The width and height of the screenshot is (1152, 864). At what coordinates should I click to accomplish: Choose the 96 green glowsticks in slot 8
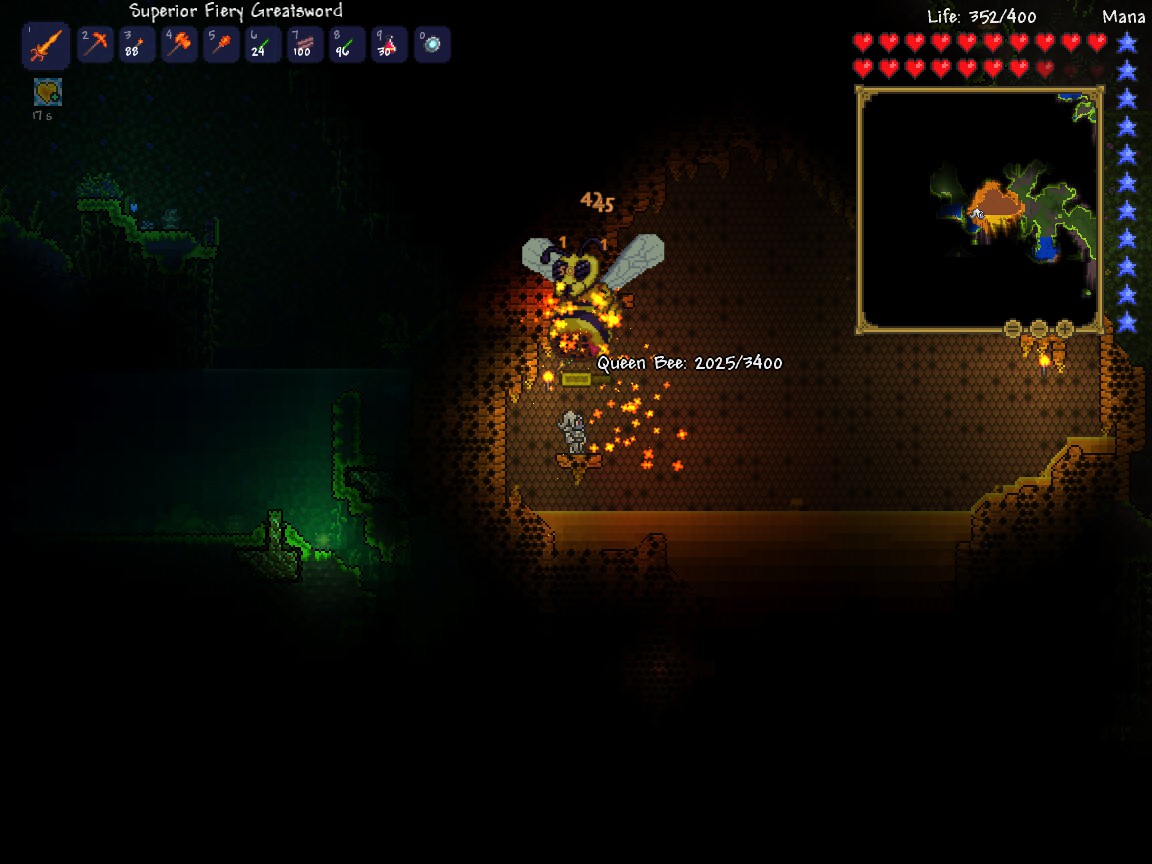[347, 45]
